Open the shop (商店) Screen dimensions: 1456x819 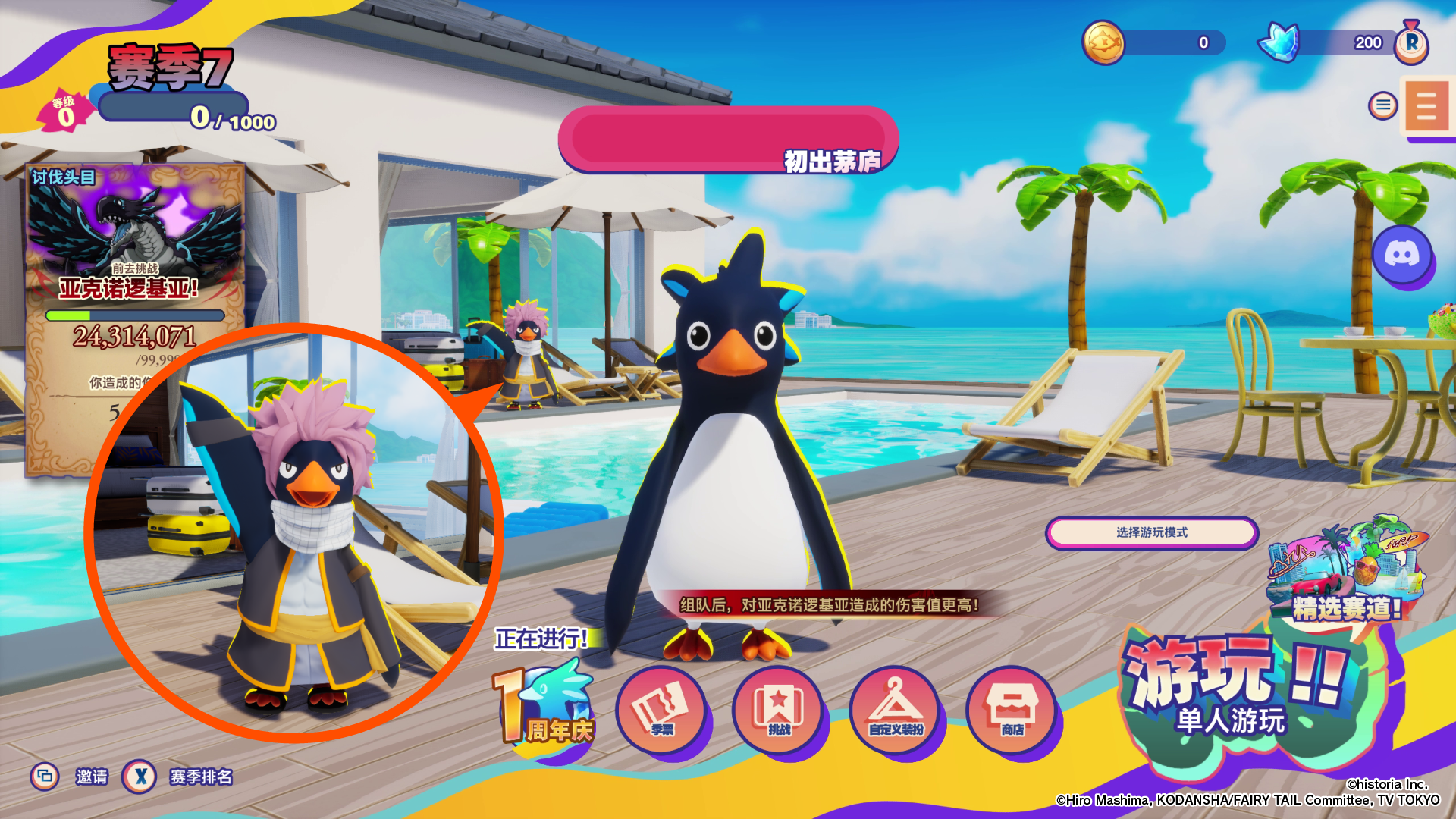pos(1012,711)
